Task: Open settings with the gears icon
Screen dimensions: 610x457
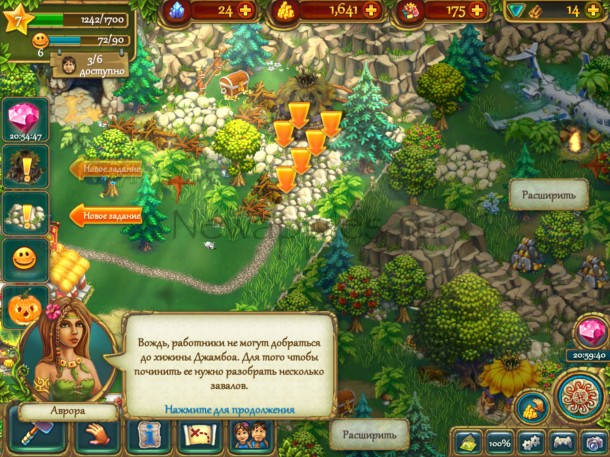Action: (x=529, y=441)
